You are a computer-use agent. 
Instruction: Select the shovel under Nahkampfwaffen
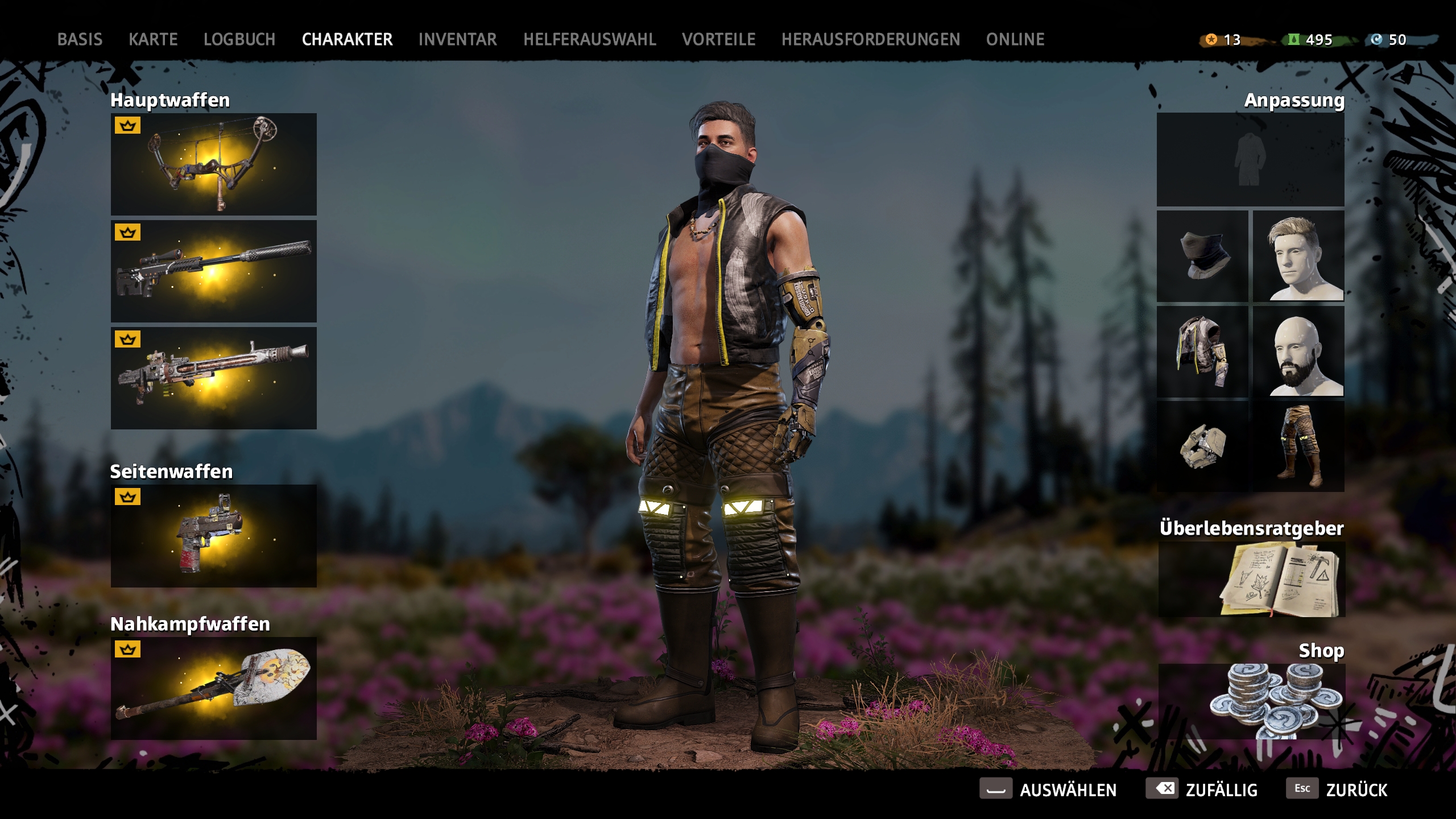tap(213, 691)
